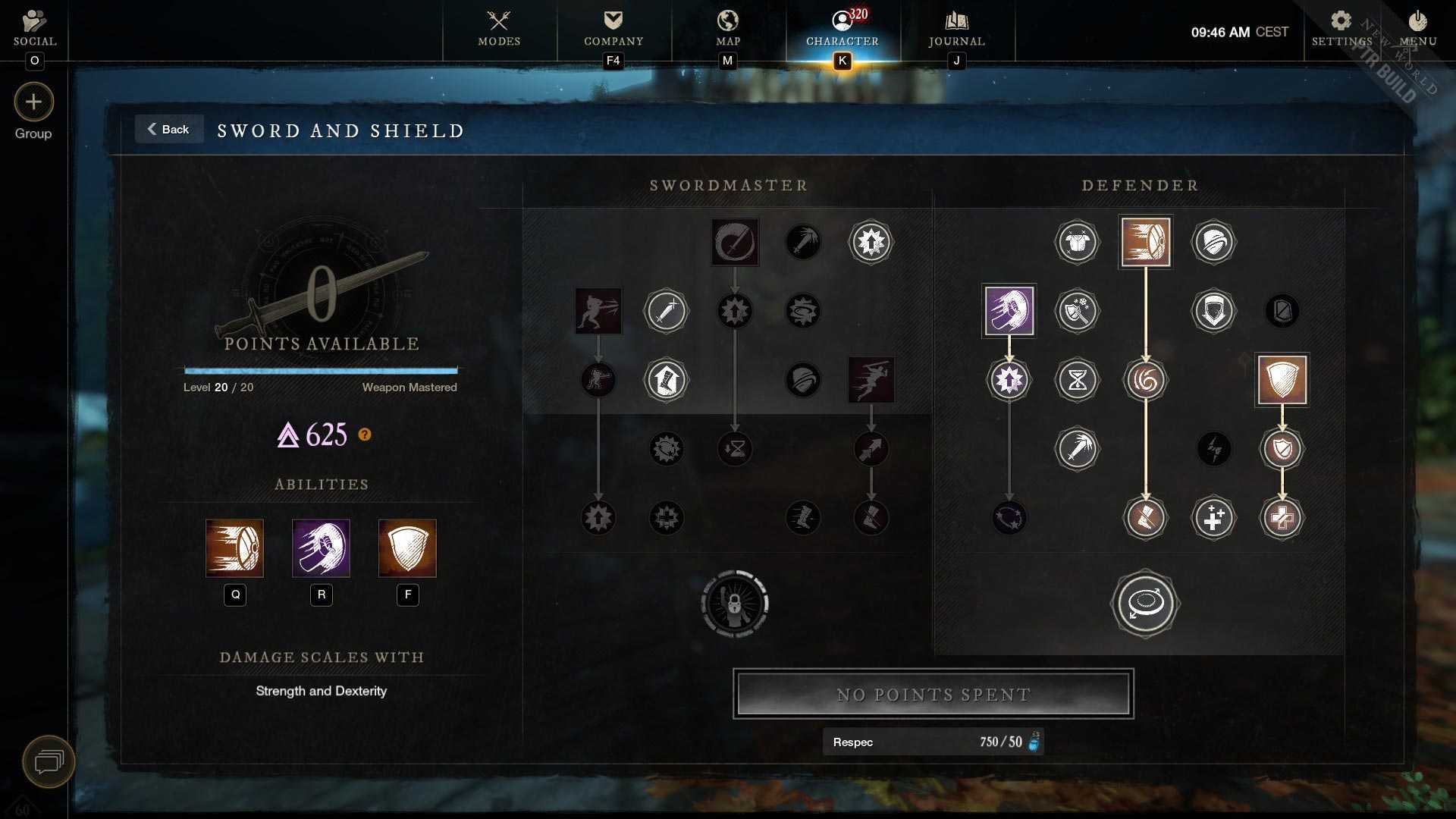Select the Defiant Stance shield slot (F)
1456x819 pixels.
(407, 548)
